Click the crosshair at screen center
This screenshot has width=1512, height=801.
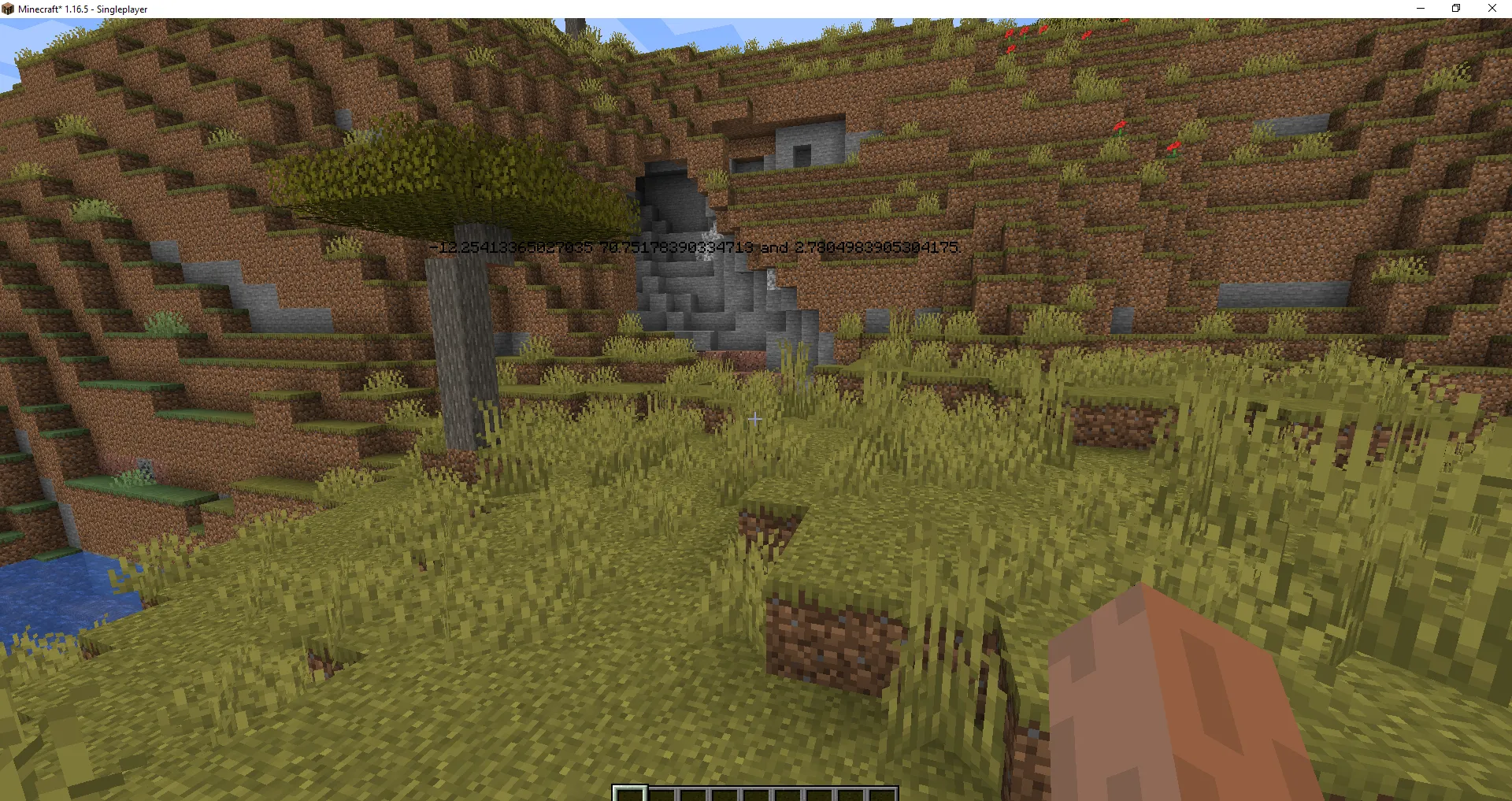[754, 420]
